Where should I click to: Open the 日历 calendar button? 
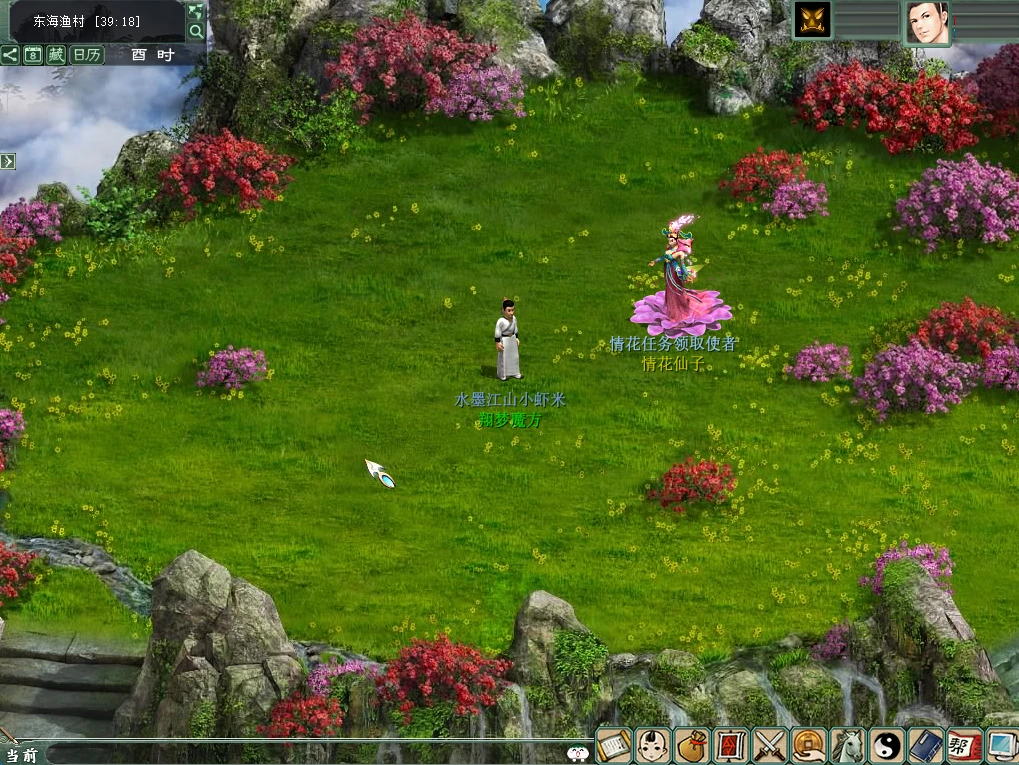[86, 55]
